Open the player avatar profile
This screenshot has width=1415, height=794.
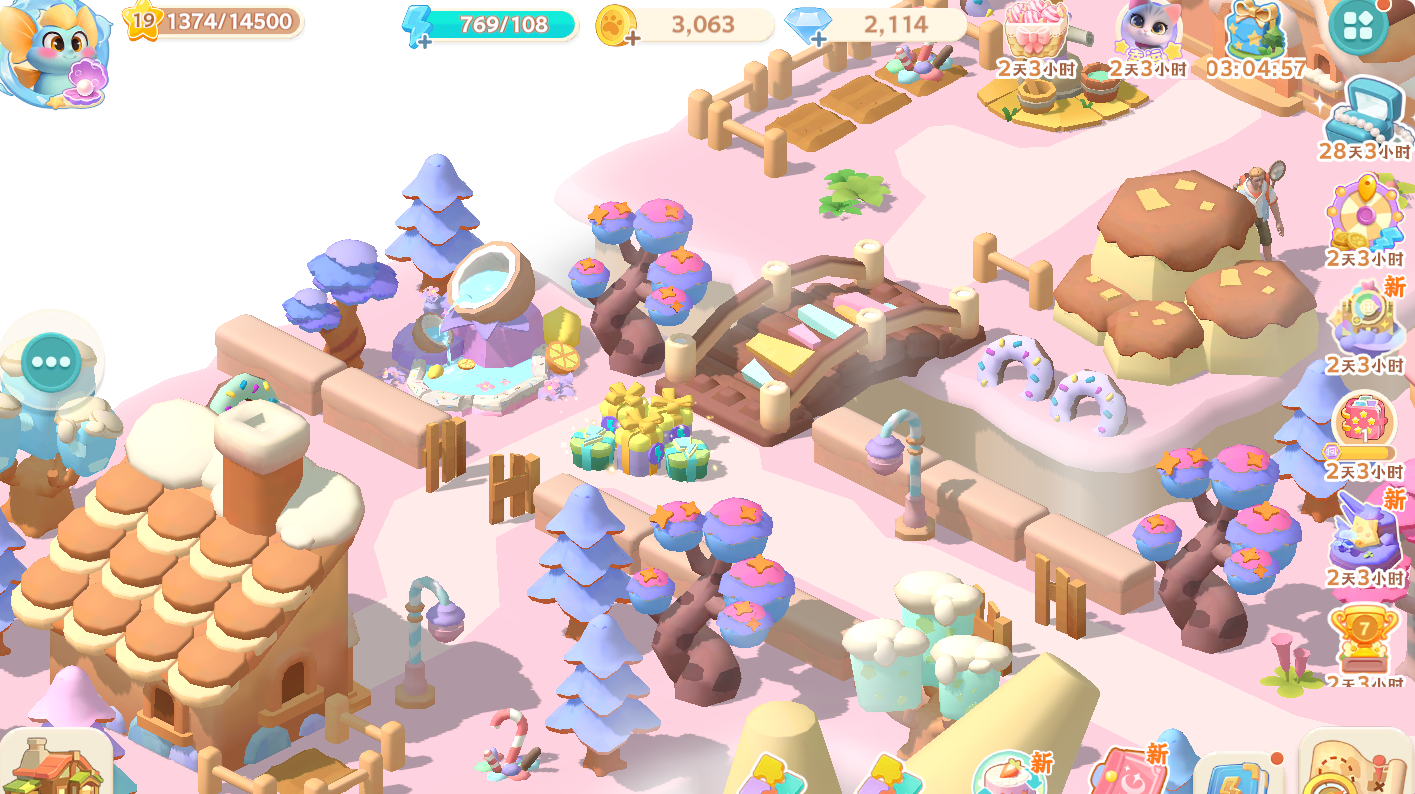point(52,48)
